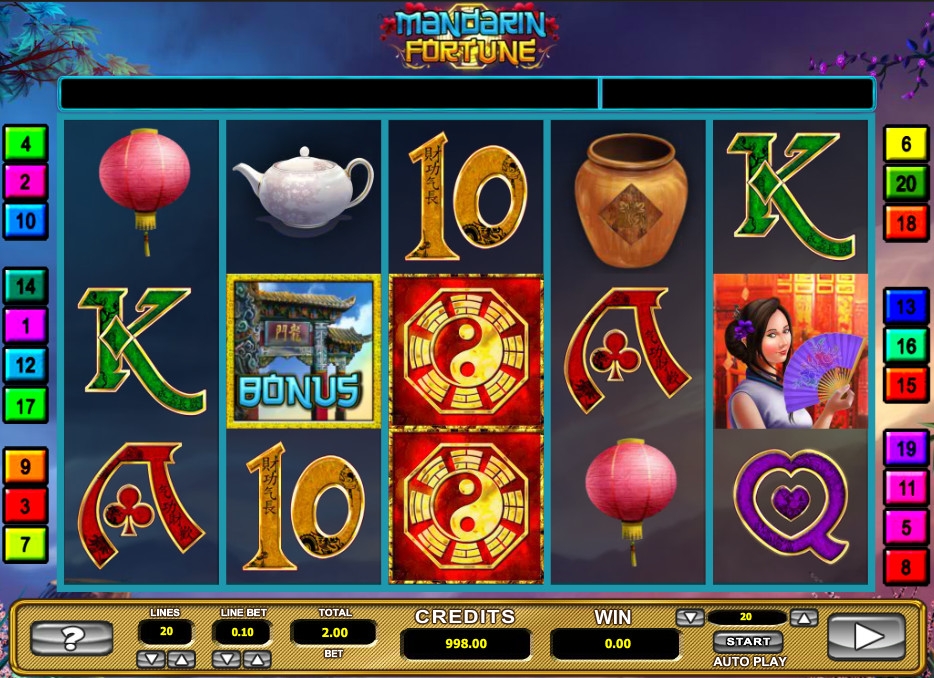Select payline number 4
The height and width of the screenshot is (678, 934).
[x=25, y=144]
